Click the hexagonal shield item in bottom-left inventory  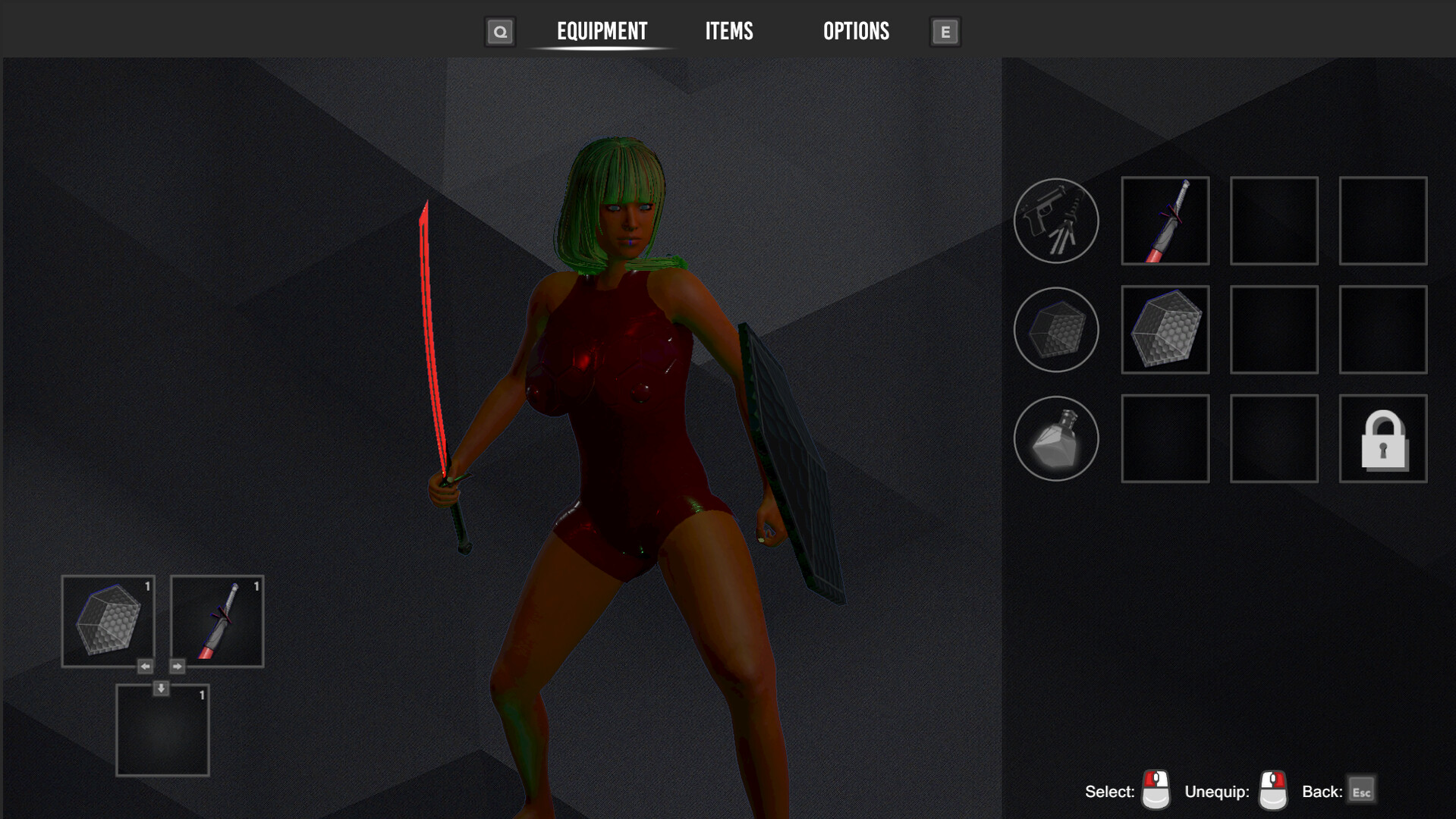tap(107, 620)
